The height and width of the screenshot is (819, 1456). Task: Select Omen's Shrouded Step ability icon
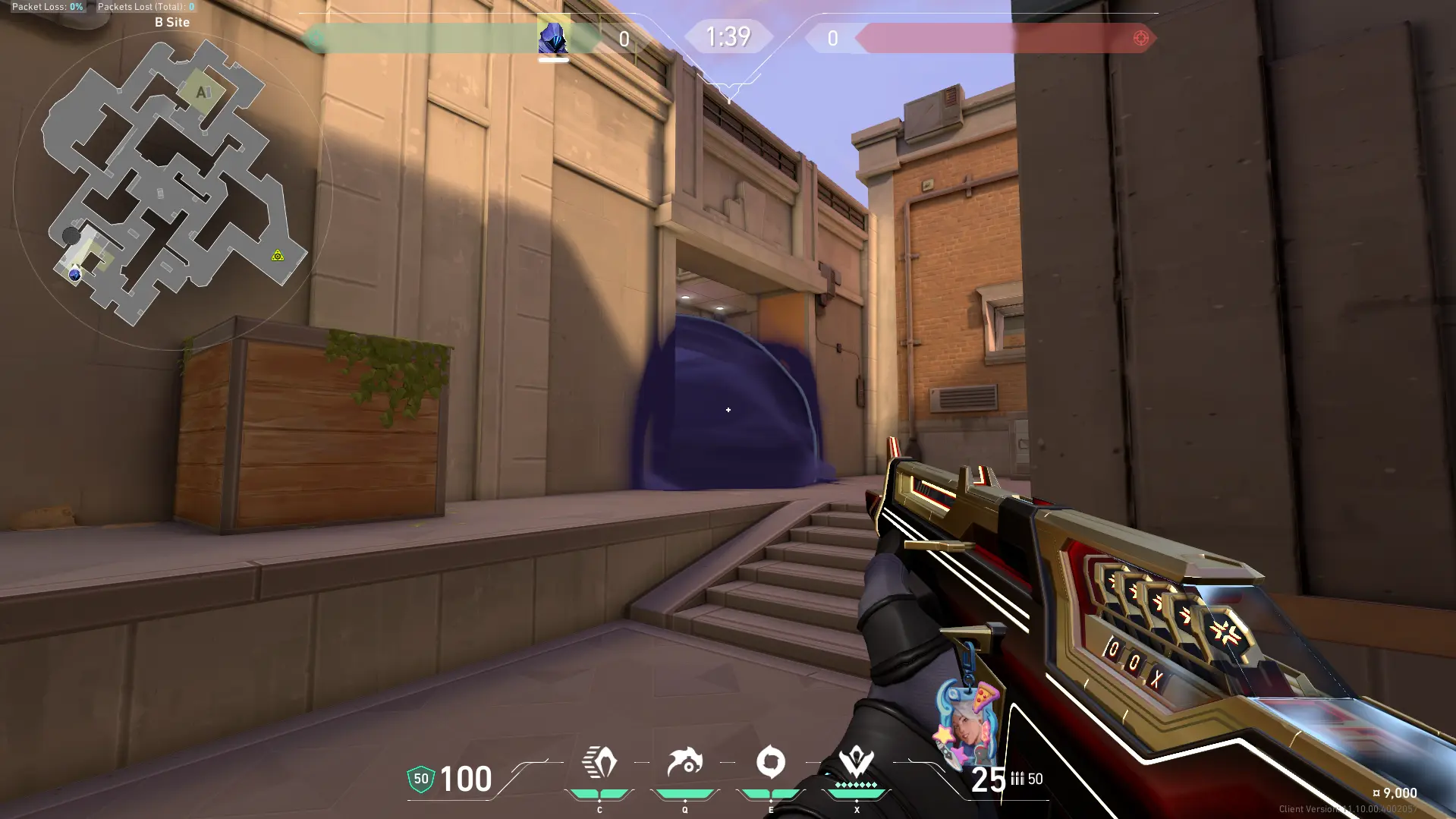[599, 763]
